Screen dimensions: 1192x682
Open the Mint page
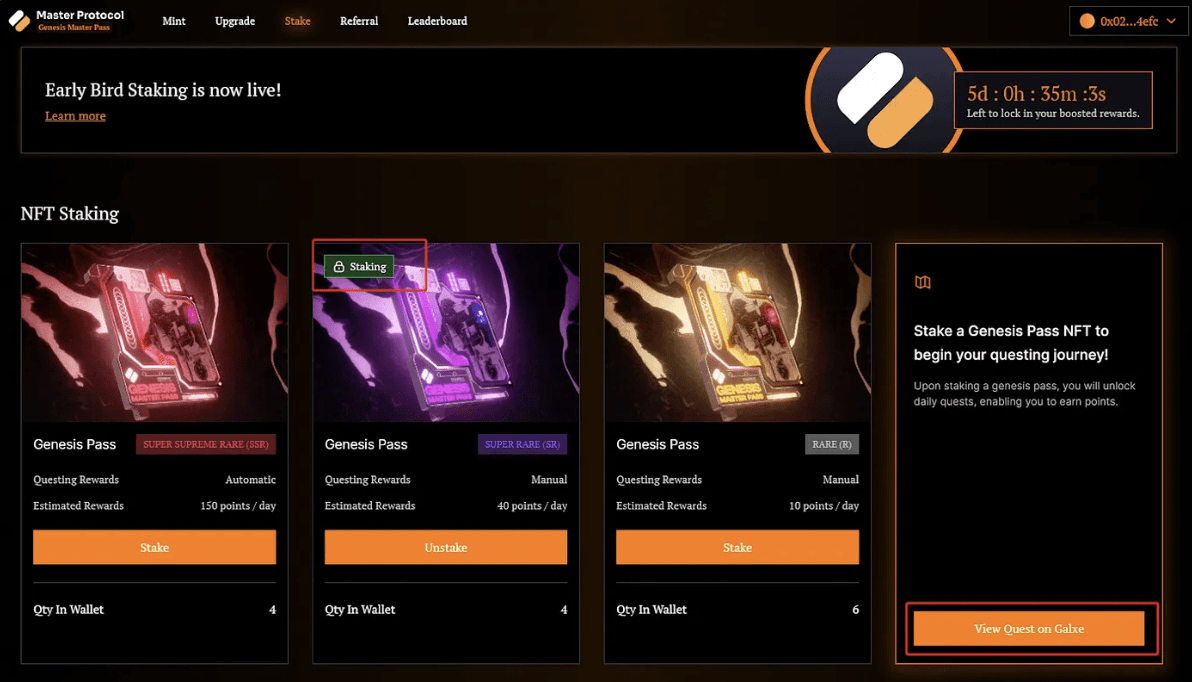click(174, 21)
